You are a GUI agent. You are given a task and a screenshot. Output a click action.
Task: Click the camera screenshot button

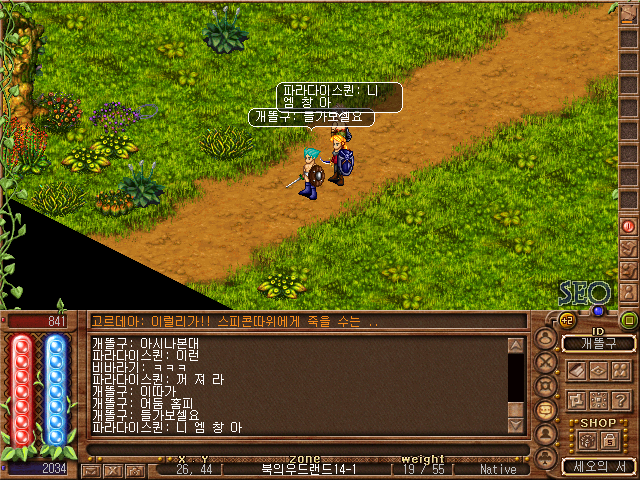point(135,469)
